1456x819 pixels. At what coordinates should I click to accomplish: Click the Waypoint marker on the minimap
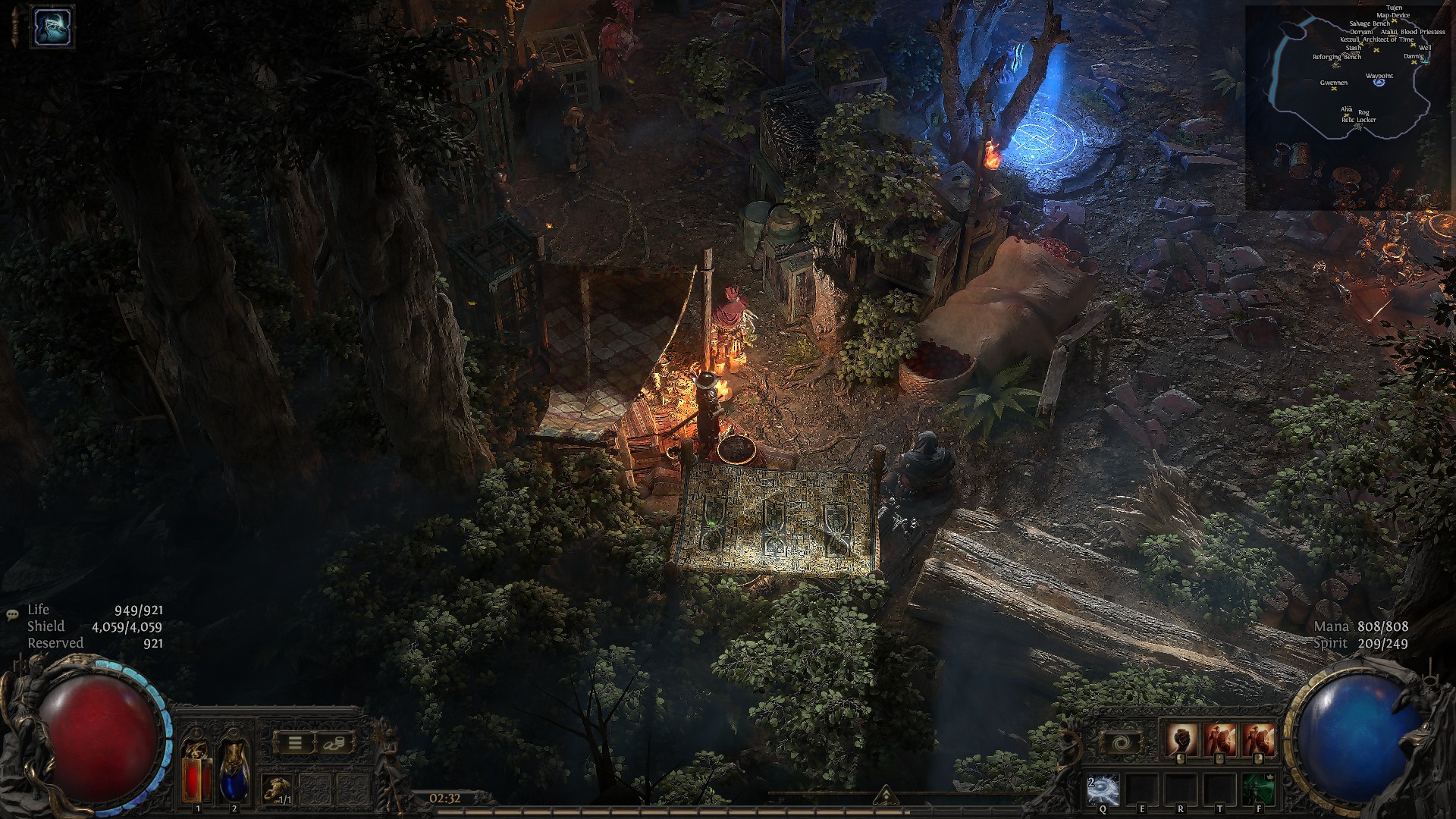coord(1379,80)
